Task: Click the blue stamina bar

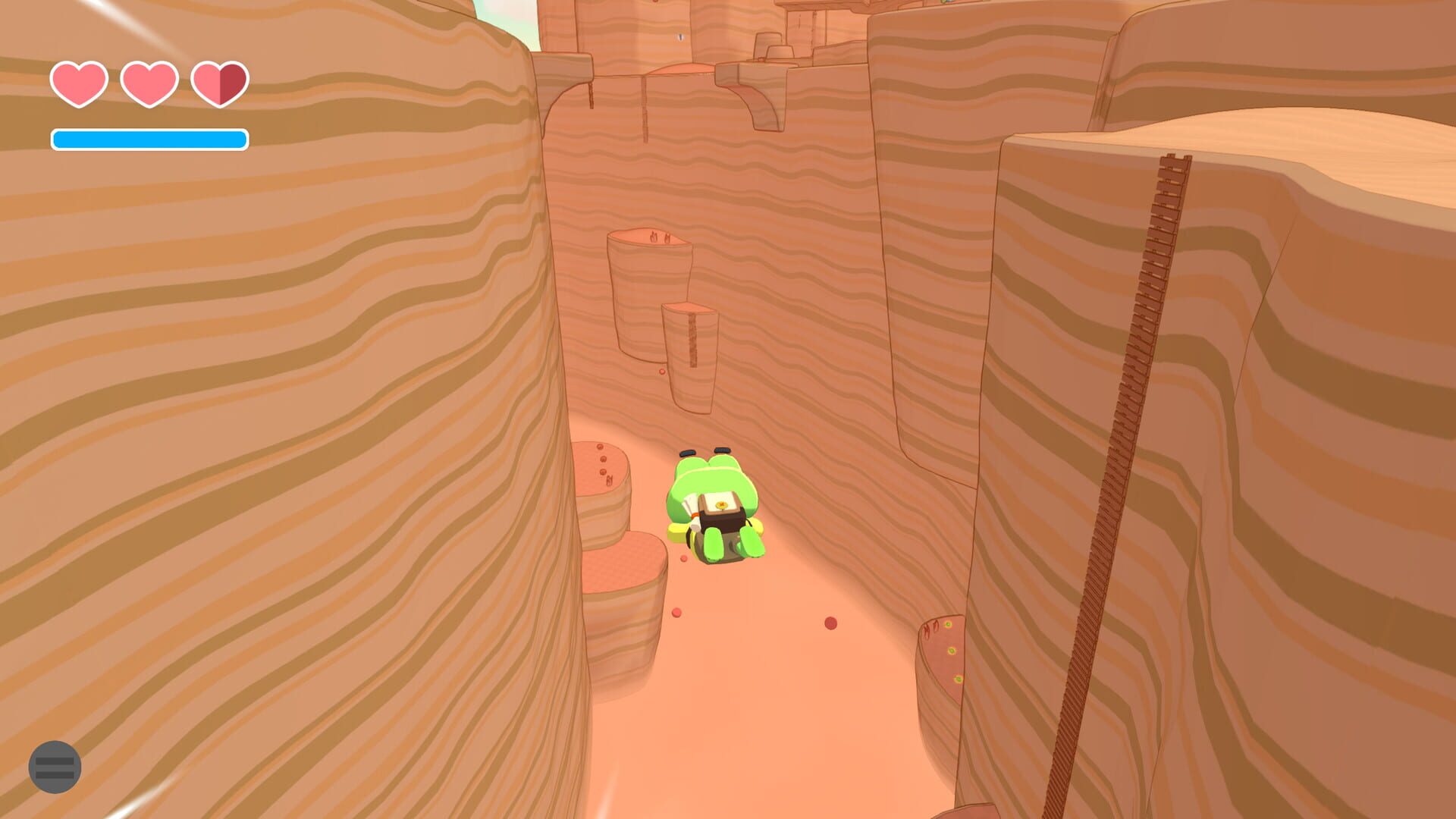Action: click(x=149, y=139)
